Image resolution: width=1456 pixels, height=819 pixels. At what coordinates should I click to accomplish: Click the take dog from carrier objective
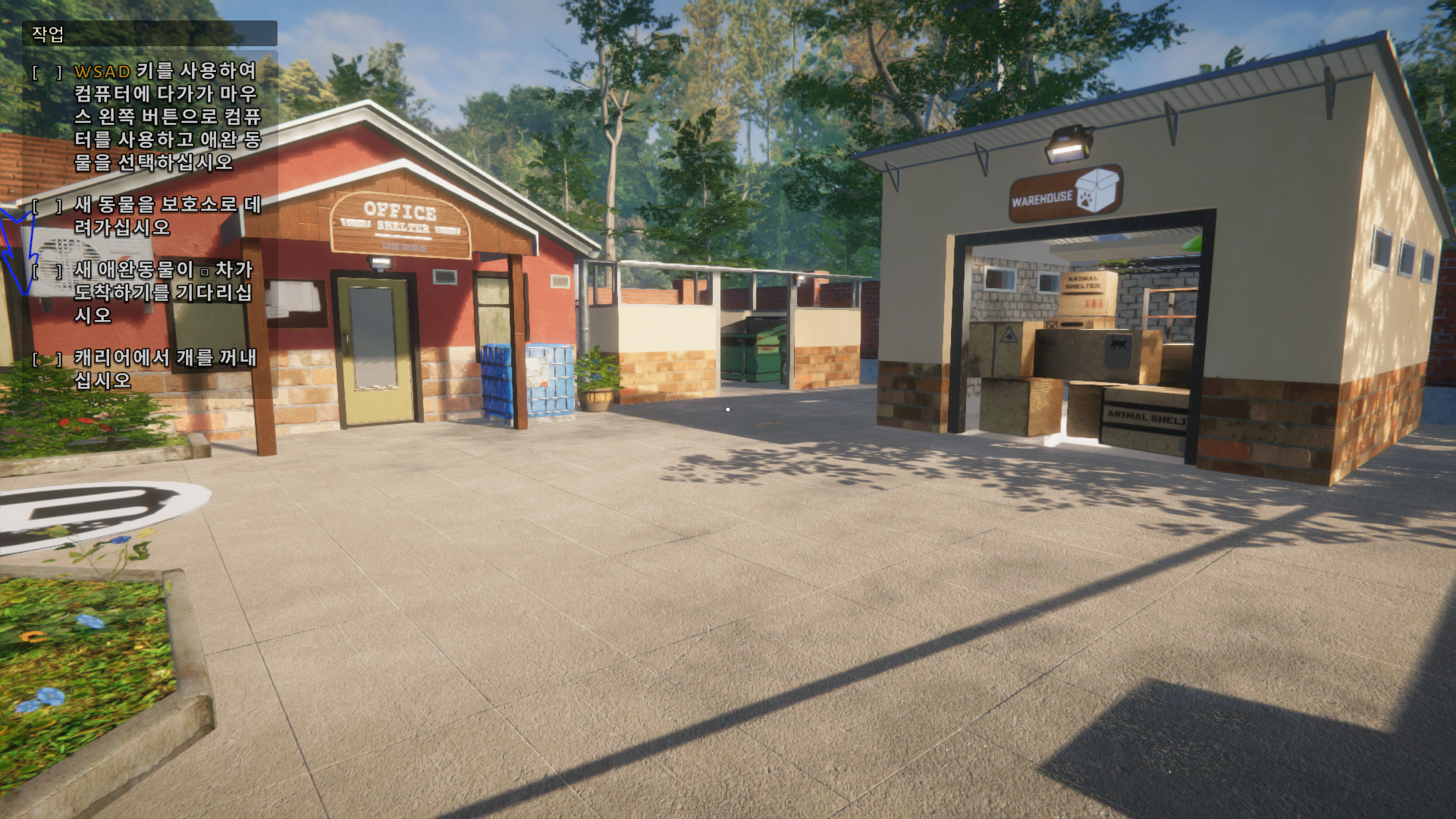(x=165, y=369)
